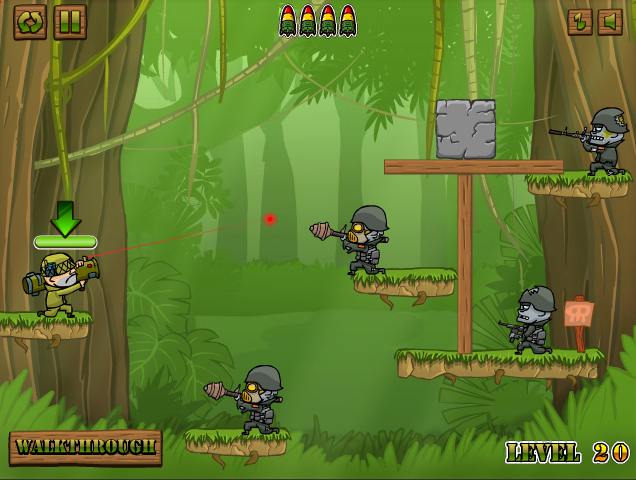Pause the game
The width and height of the screenshot is (636, 480).
pos(70,21)
